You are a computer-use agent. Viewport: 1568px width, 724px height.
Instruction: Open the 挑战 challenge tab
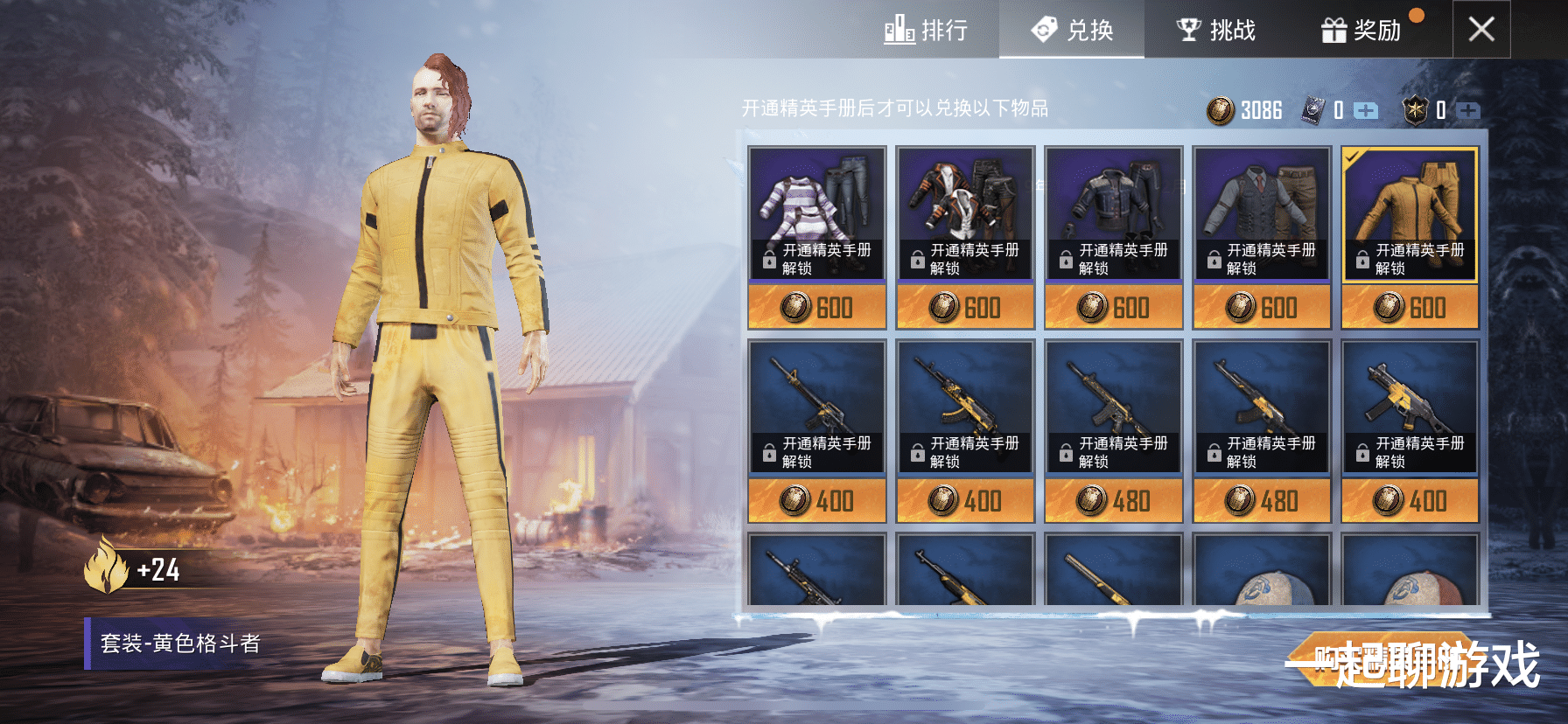(x=1215, y=31)
